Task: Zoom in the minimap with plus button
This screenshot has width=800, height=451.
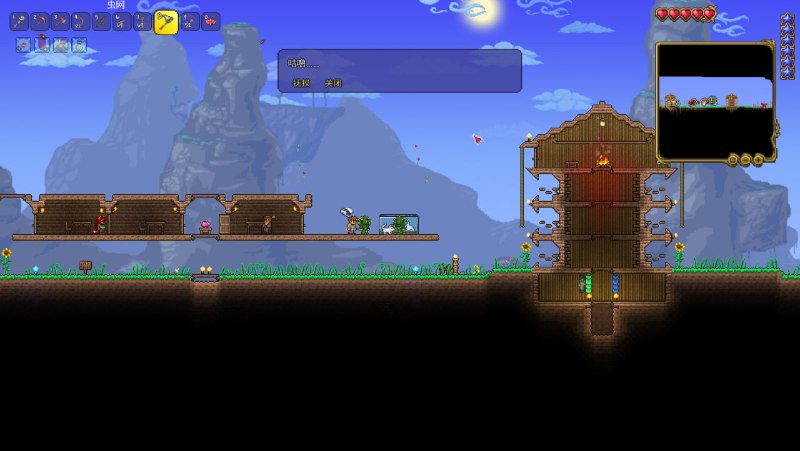Action: click(758, 160)
